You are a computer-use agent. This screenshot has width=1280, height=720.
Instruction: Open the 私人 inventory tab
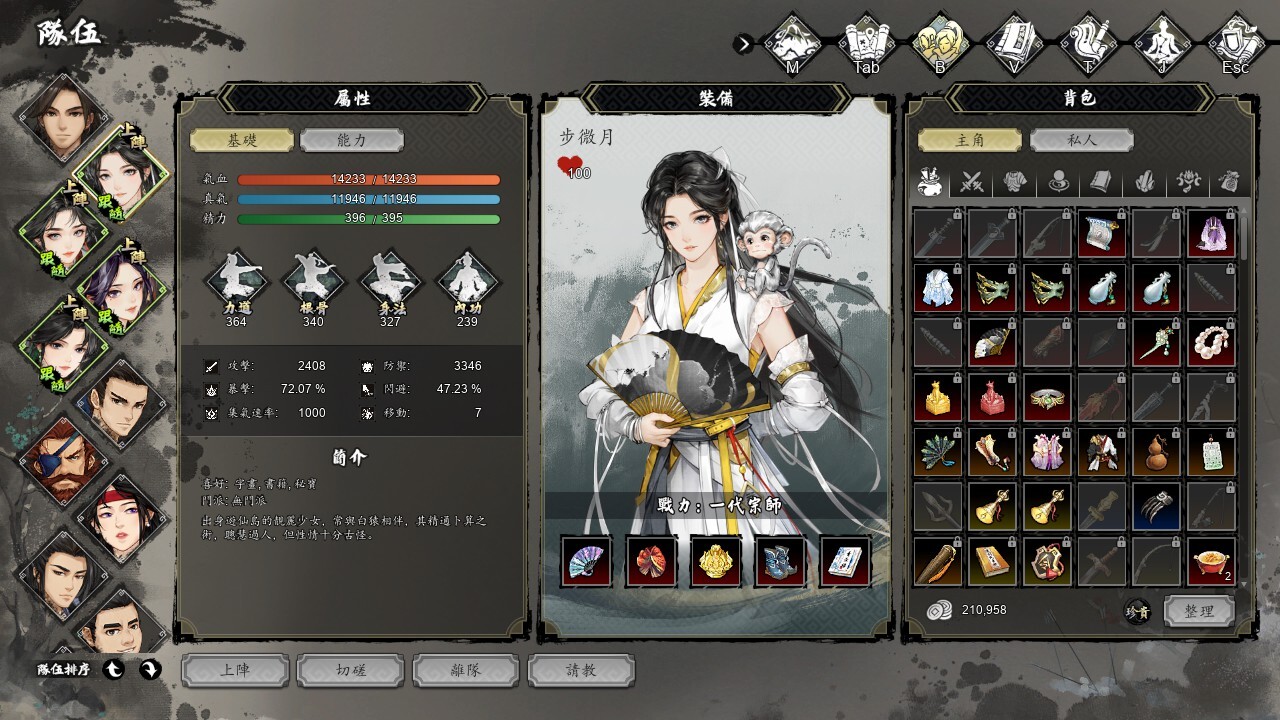tap(1081, 140)
